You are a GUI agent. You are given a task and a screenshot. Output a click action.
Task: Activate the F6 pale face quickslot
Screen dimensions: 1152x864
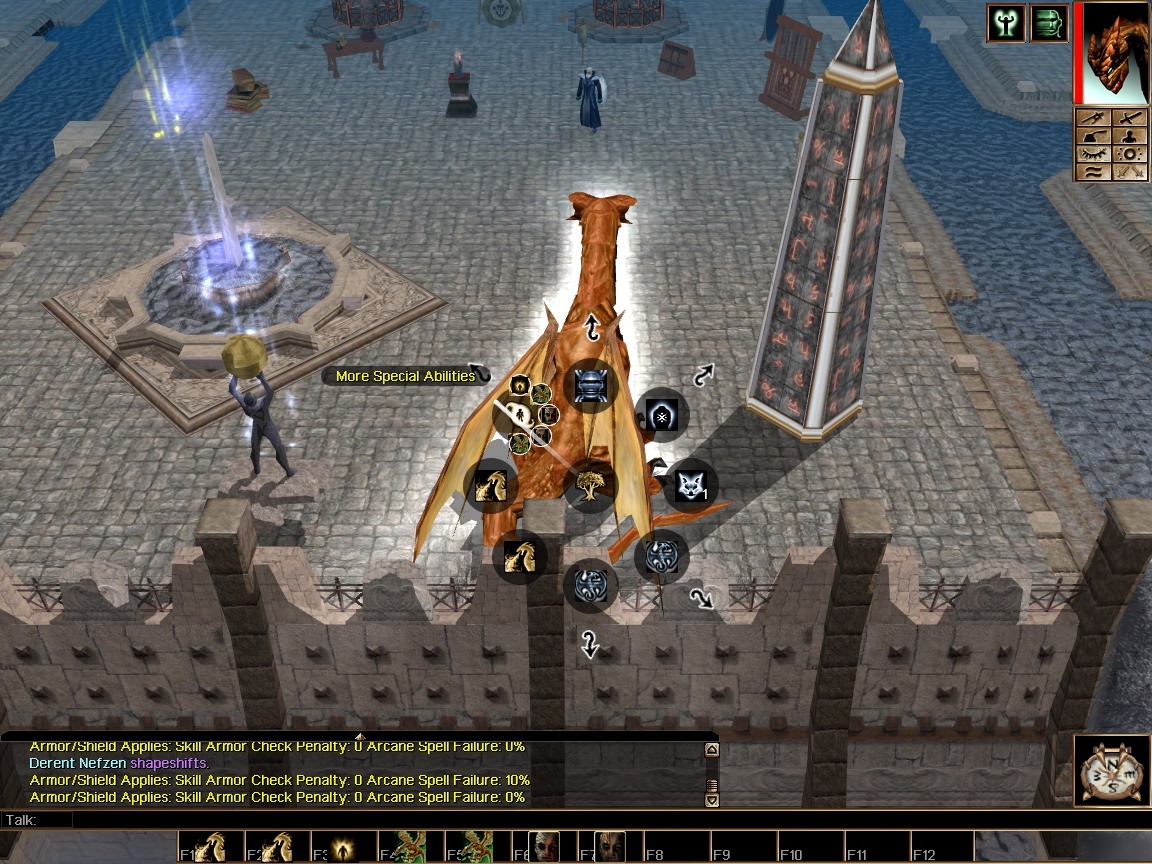point(544,847)
